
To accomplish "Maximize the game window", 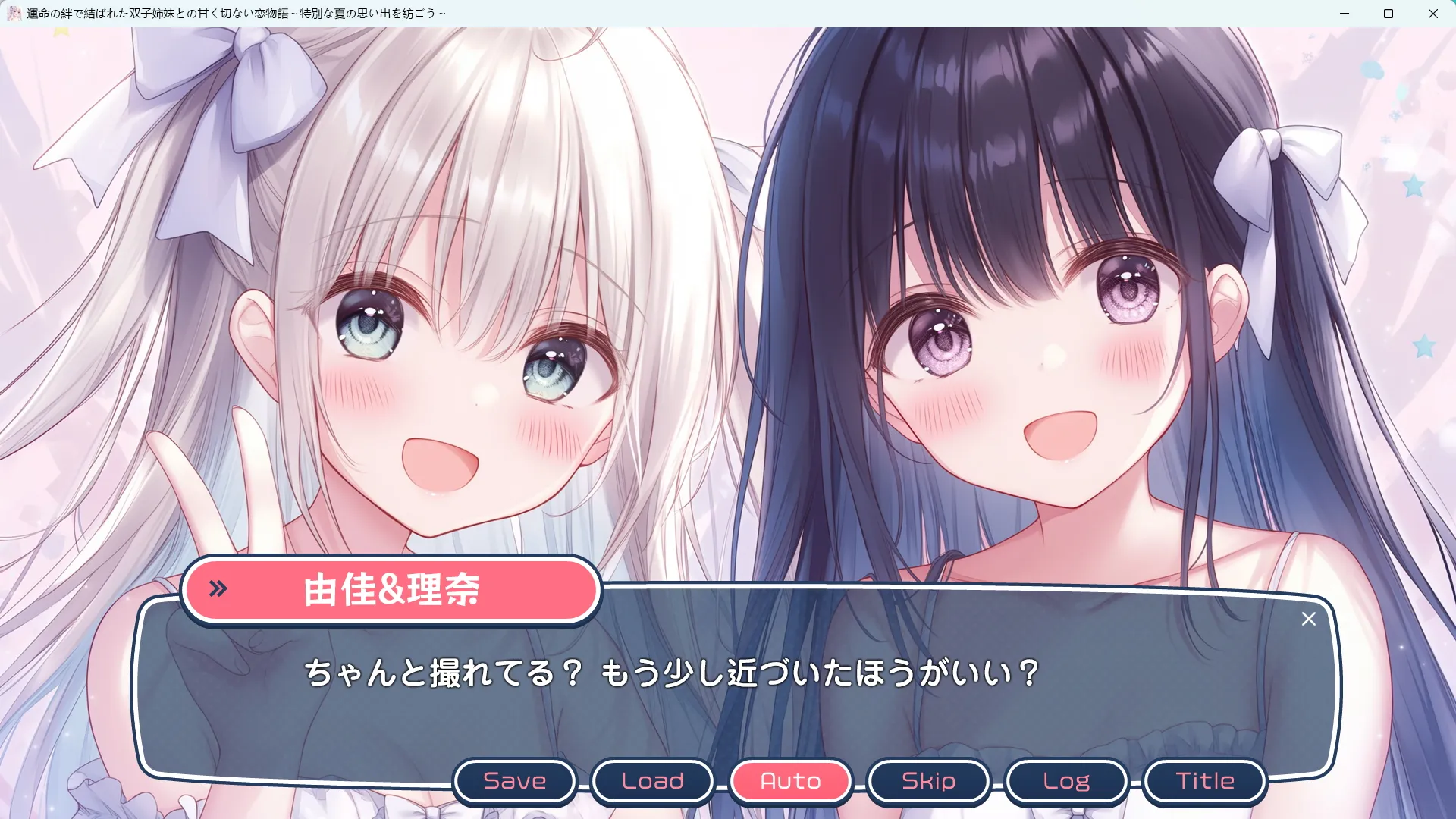I will (x=1389, y=14).
